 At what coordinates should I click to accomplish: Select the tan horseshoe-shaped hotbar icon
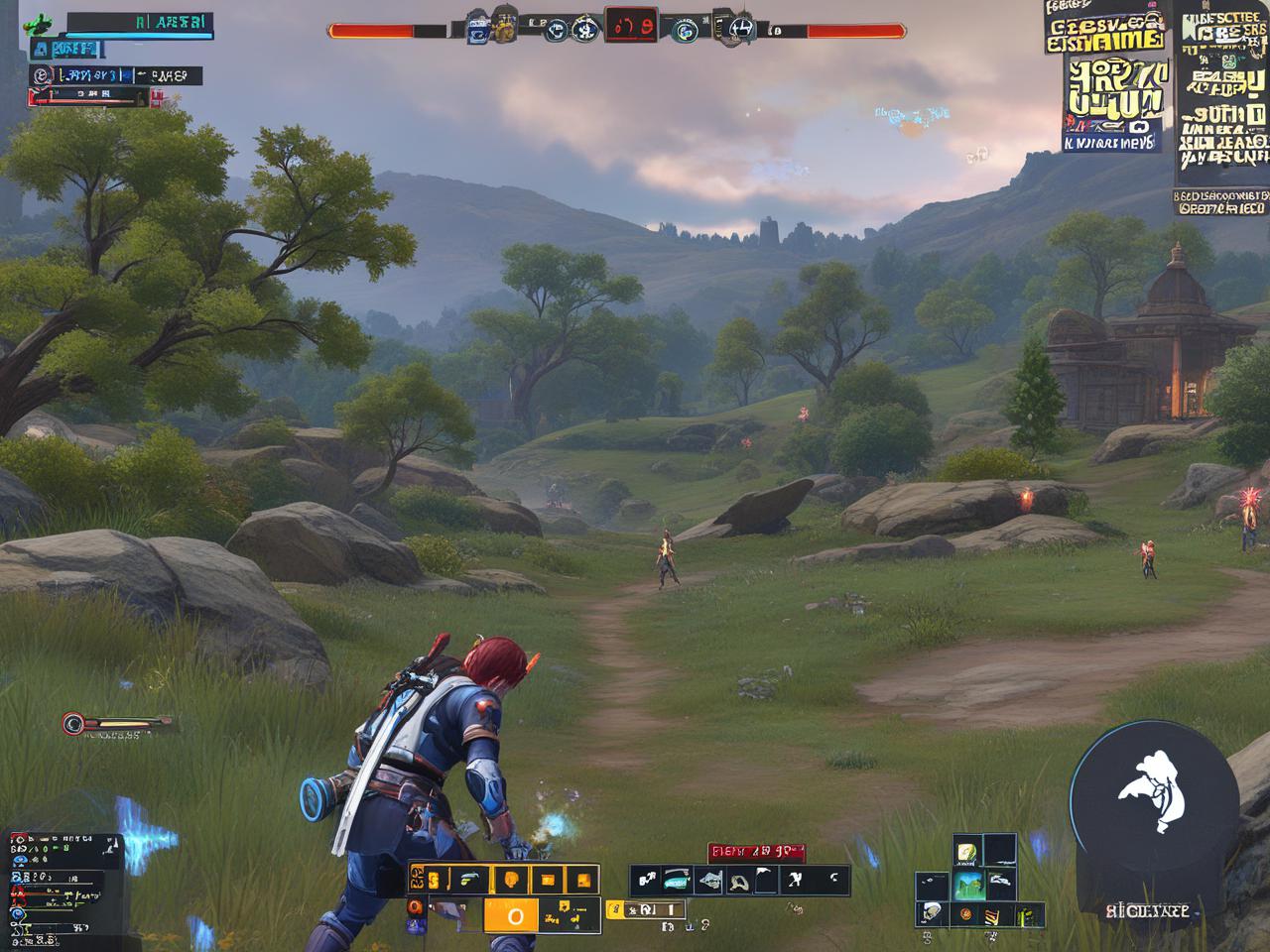coord(737,880)
